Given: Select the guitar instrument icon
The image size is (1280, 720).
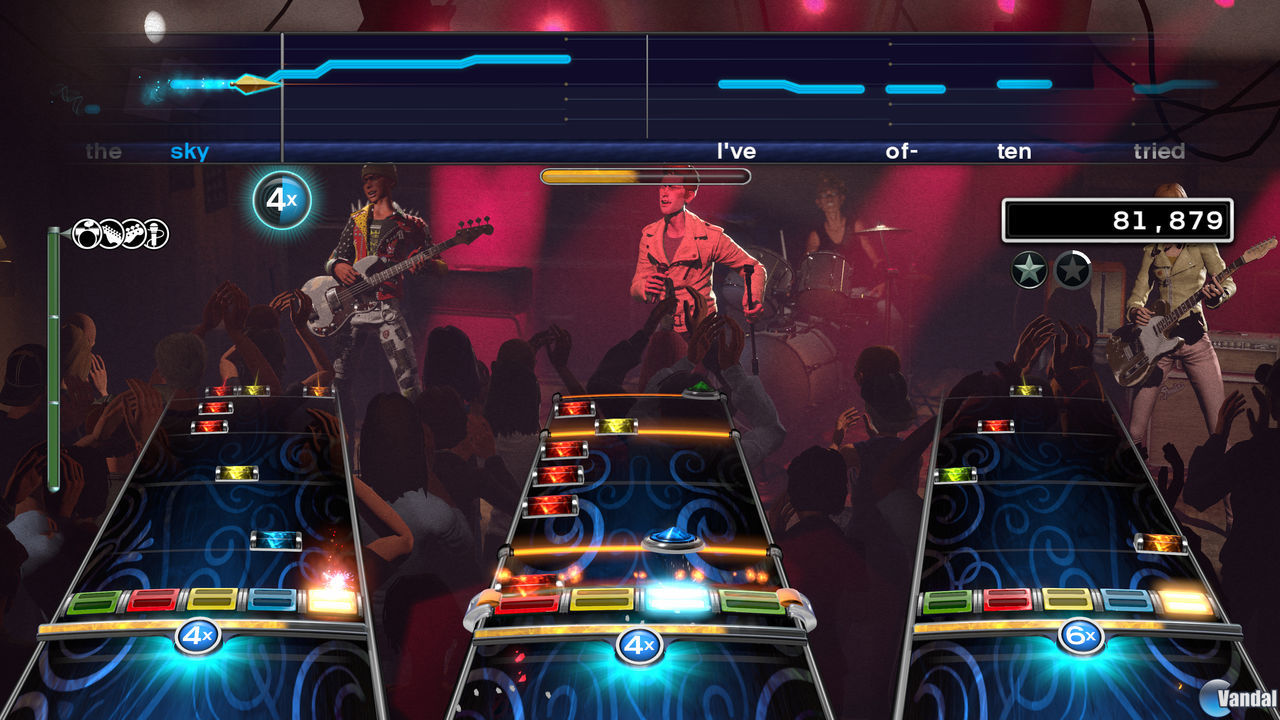Looking at the screenshot, I should [112, 234].
